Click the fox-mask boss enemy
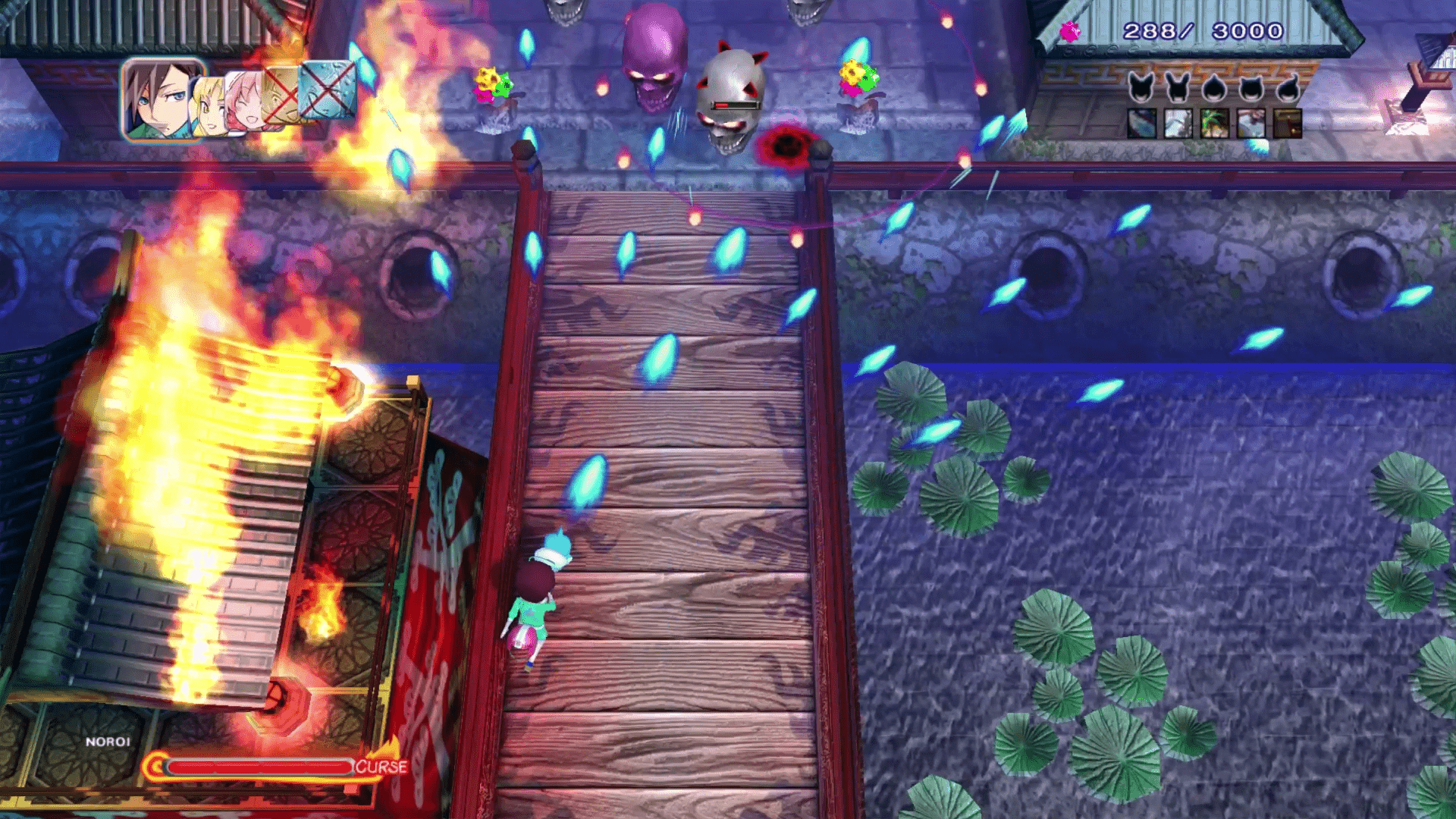Viewport: 1456px width, 819px height. pyautogui.click(x=730, y=91)
